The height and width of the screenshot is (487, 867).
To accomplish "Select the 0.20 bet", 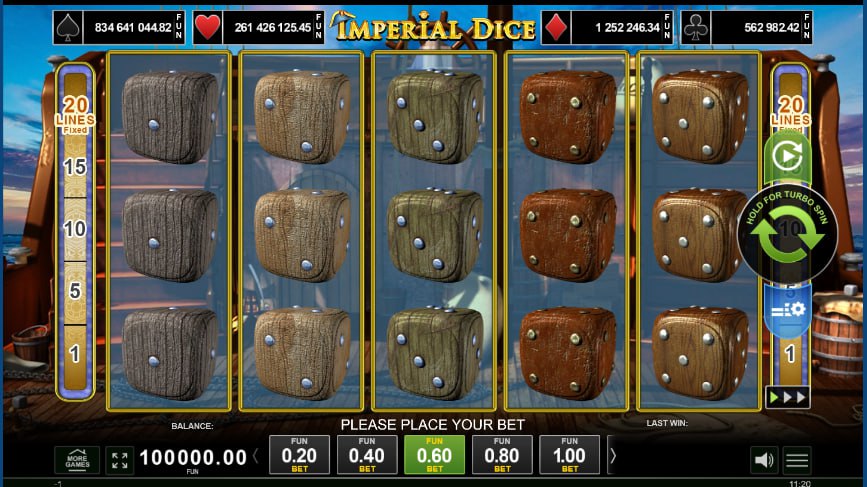I will (x=299, y=455).
